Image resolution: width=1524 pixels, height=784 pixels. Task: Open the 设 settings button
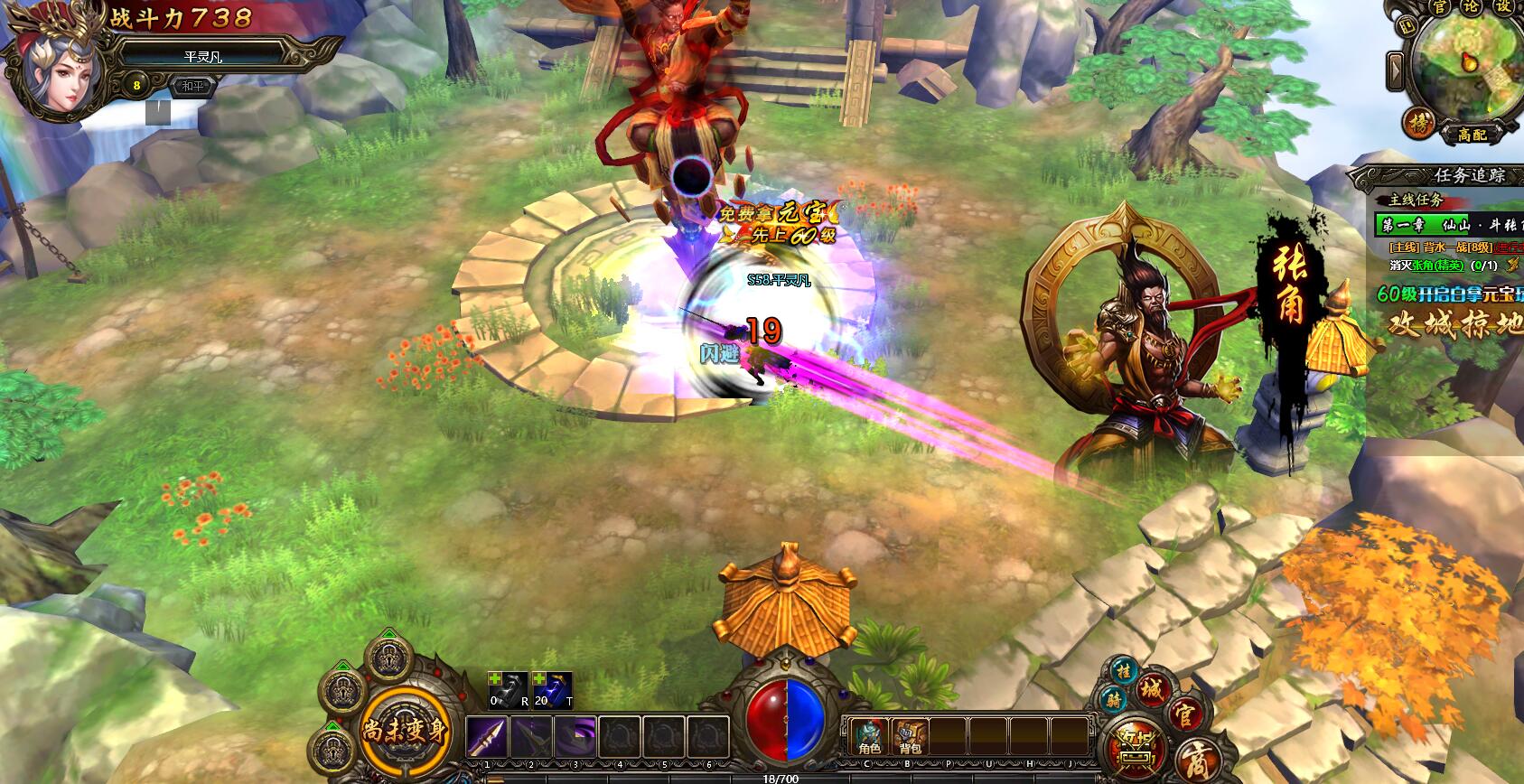tap(1502, 6)
